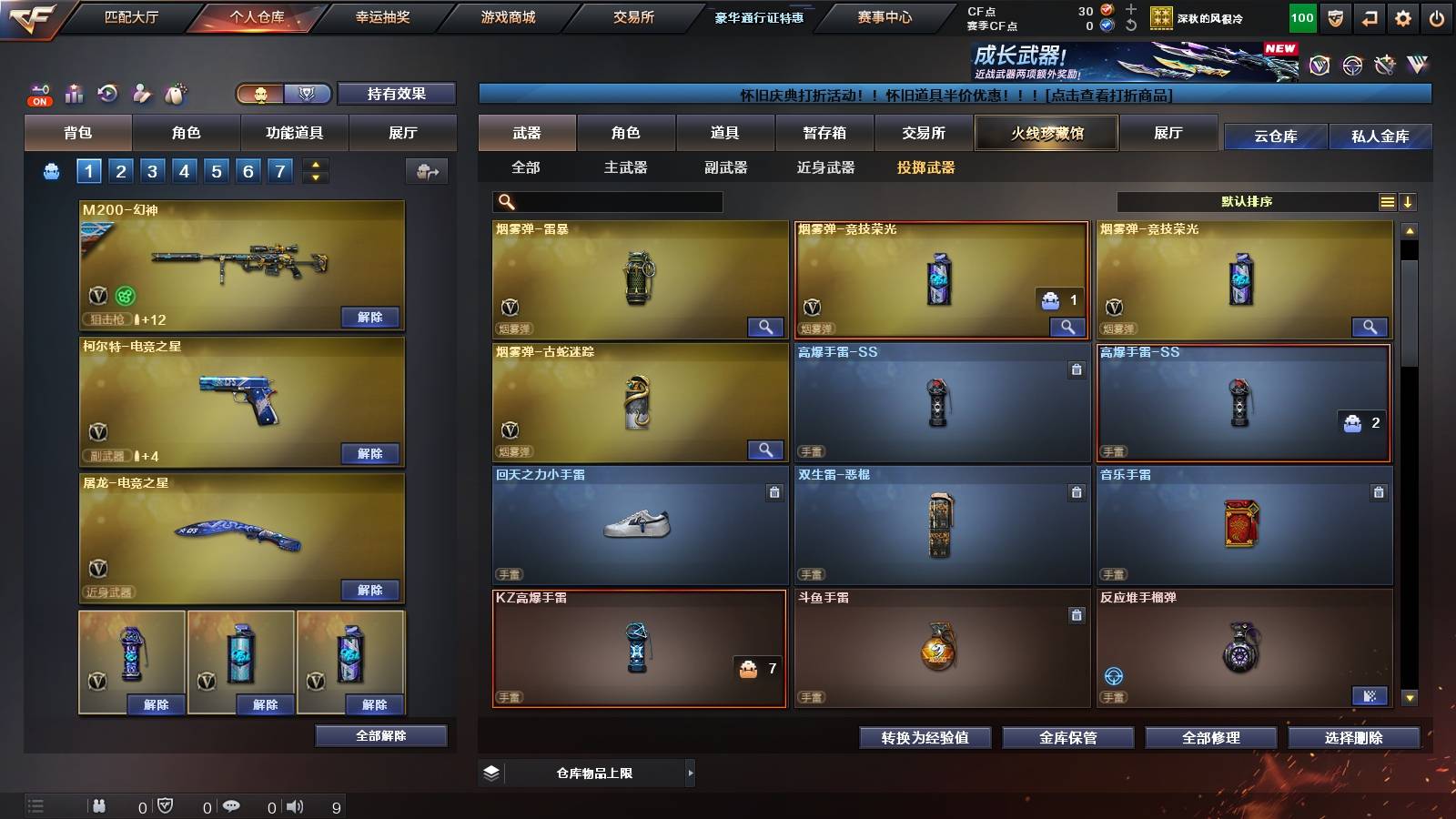Click the 转换为经验值 button
The height and width of the screenshot is (819, 1456).
(925, 738)
